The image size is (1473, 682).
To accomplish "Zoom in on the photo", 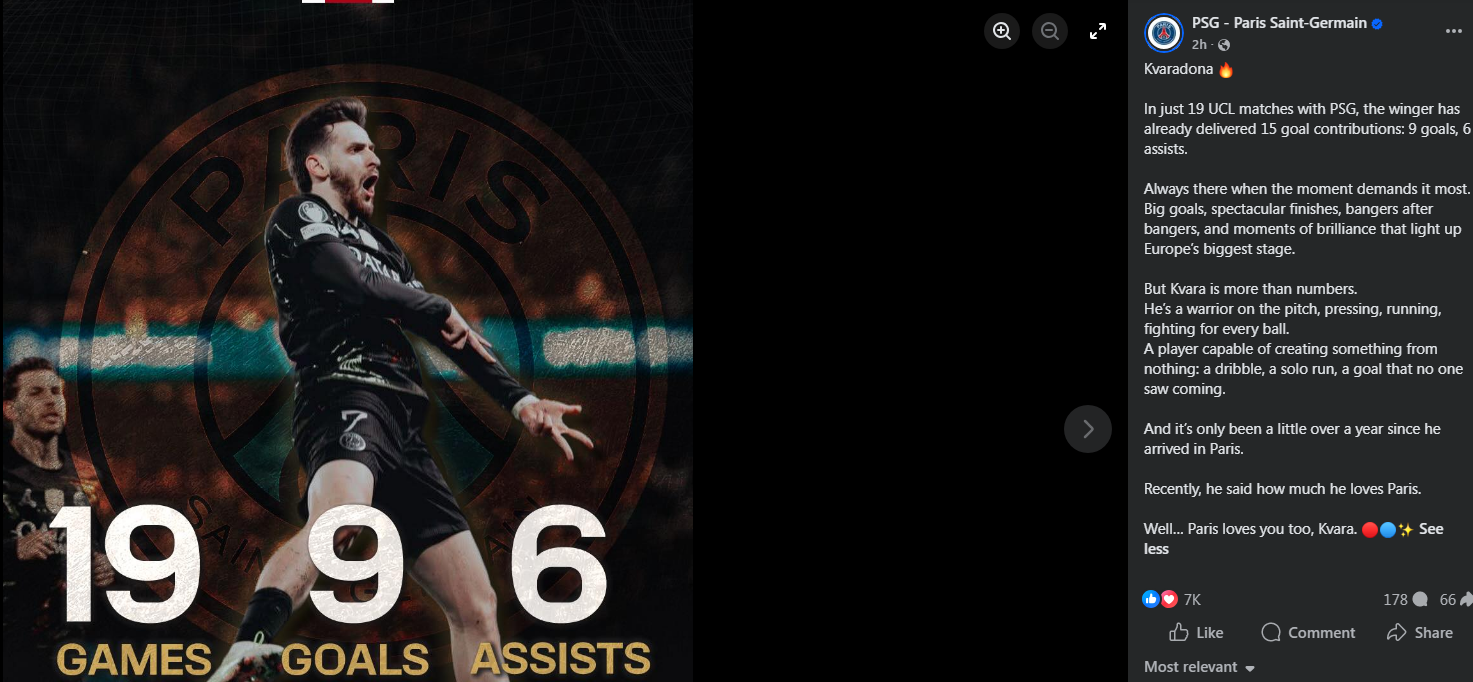I will pos(1002,31).
